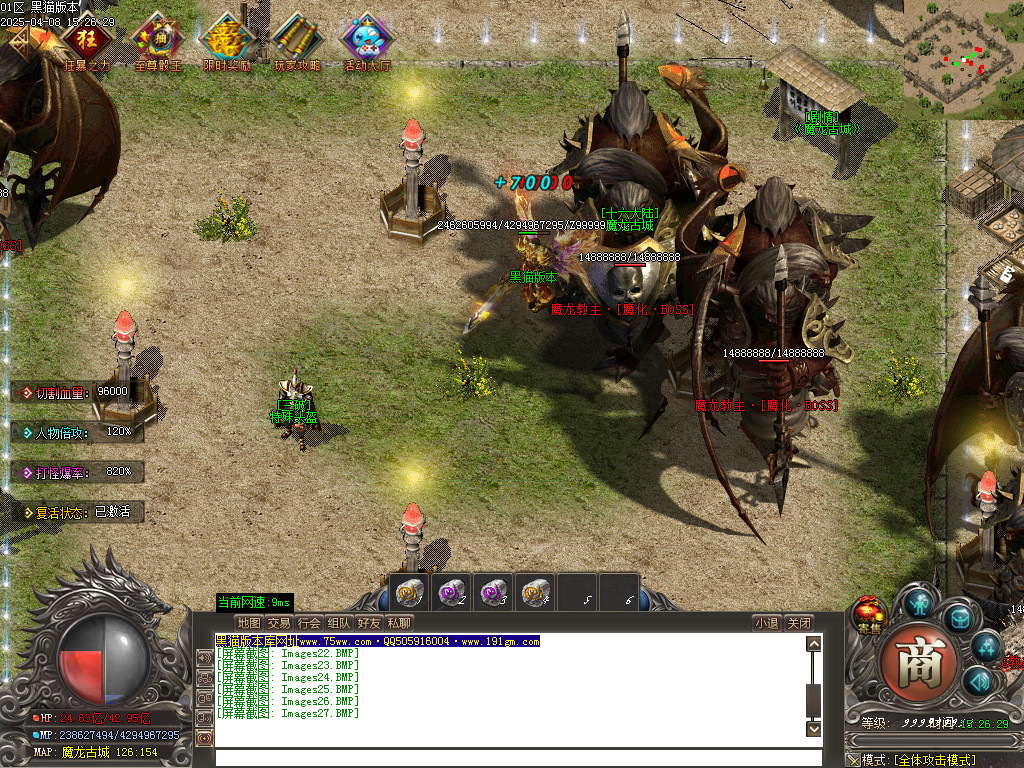Click the 小退 logout button

click(x=767, y=623)
